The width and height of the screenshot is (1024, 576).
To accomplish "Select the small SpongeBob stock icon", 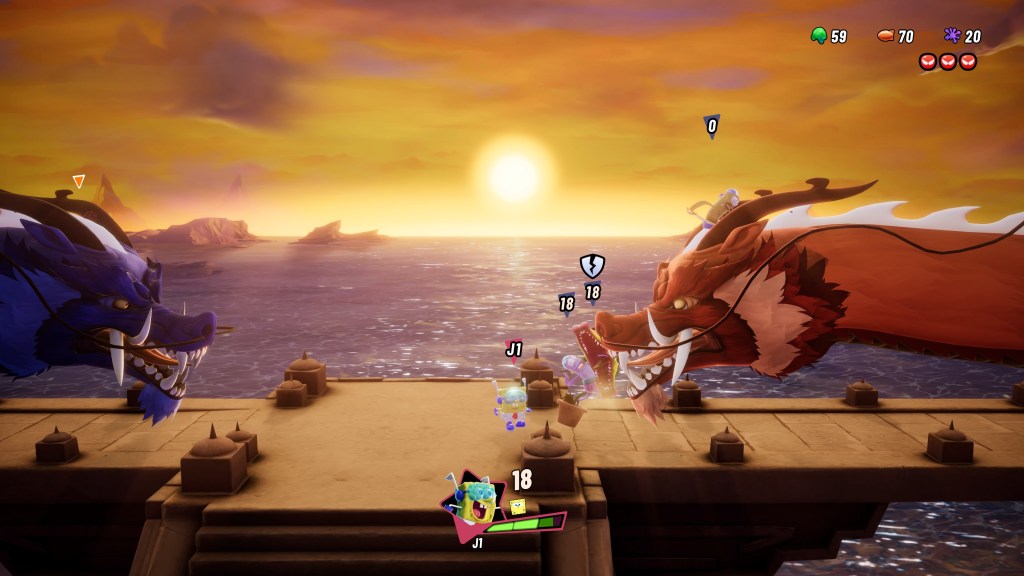I will pyautogui.click(x=518, y=507).
